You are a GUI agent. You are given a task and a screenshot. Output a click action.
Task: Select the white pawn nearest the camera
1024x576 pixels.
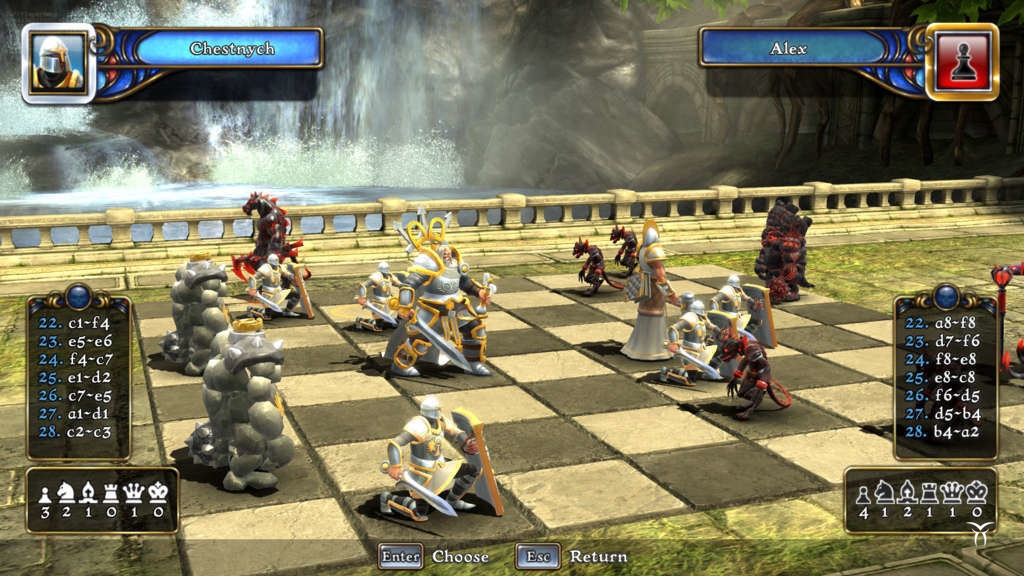click(438, 460)
